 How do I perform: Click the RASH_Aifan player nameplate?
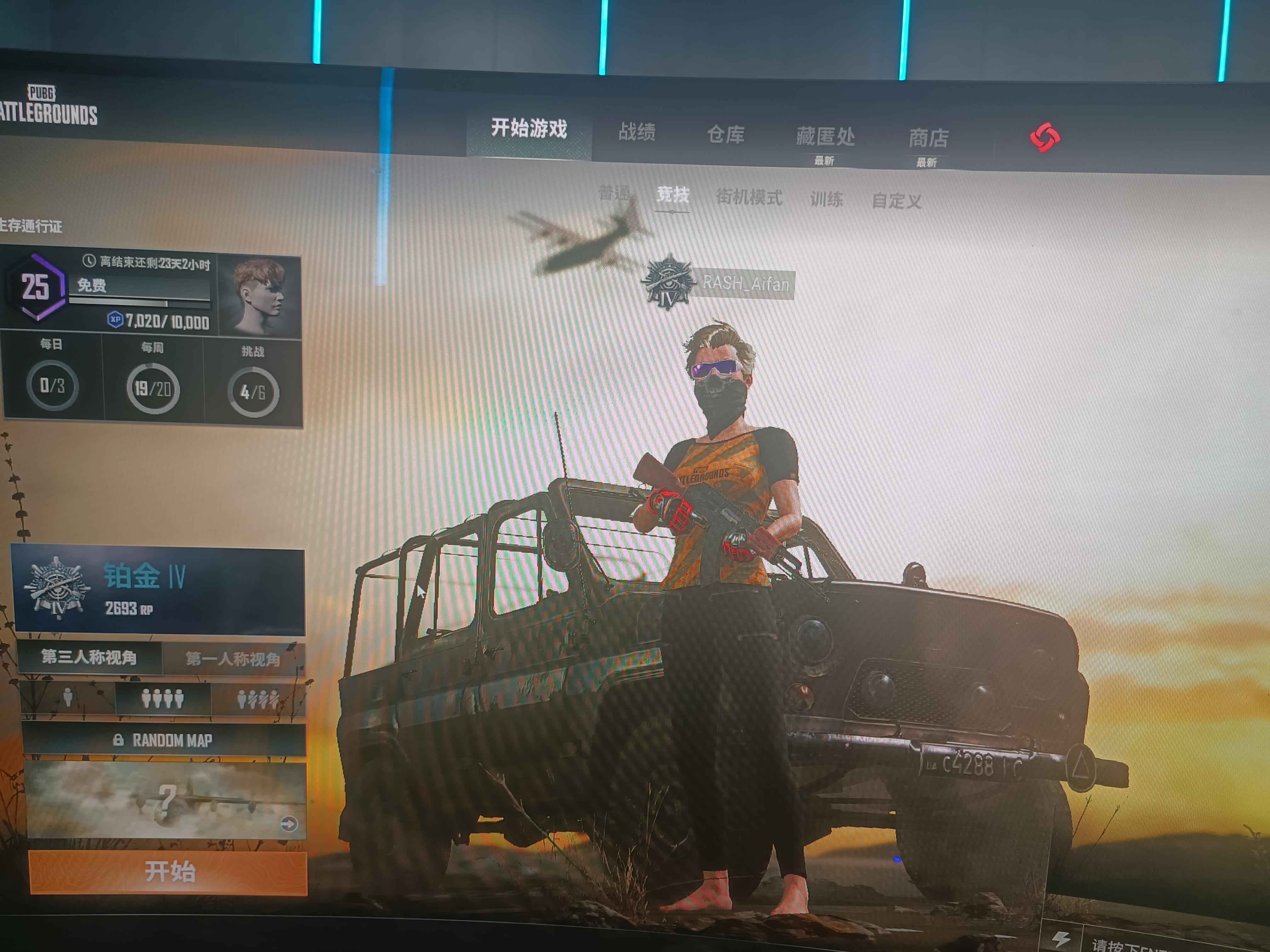745,283
